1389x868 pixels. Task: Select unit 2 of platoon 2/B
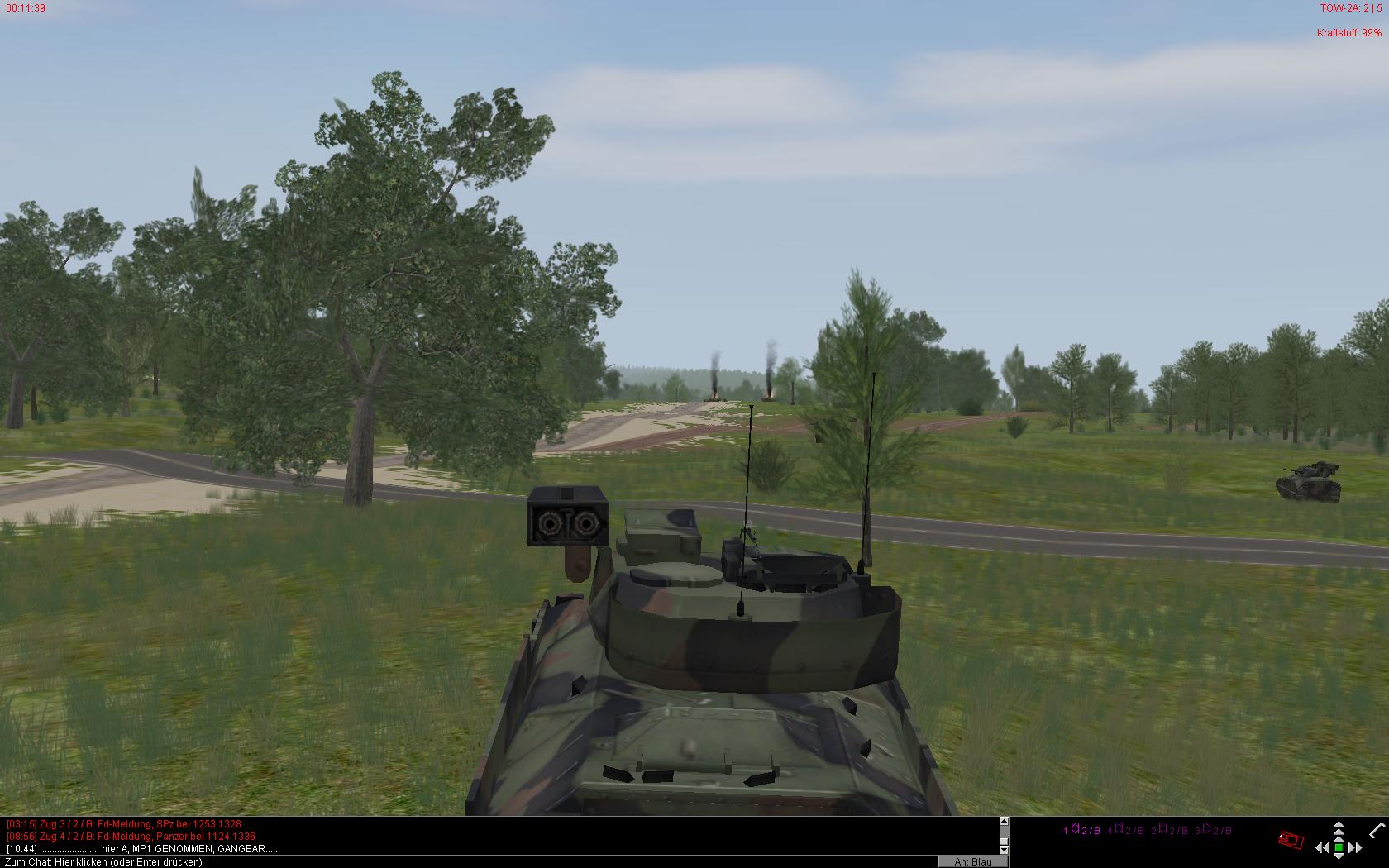pos(1169,830)
